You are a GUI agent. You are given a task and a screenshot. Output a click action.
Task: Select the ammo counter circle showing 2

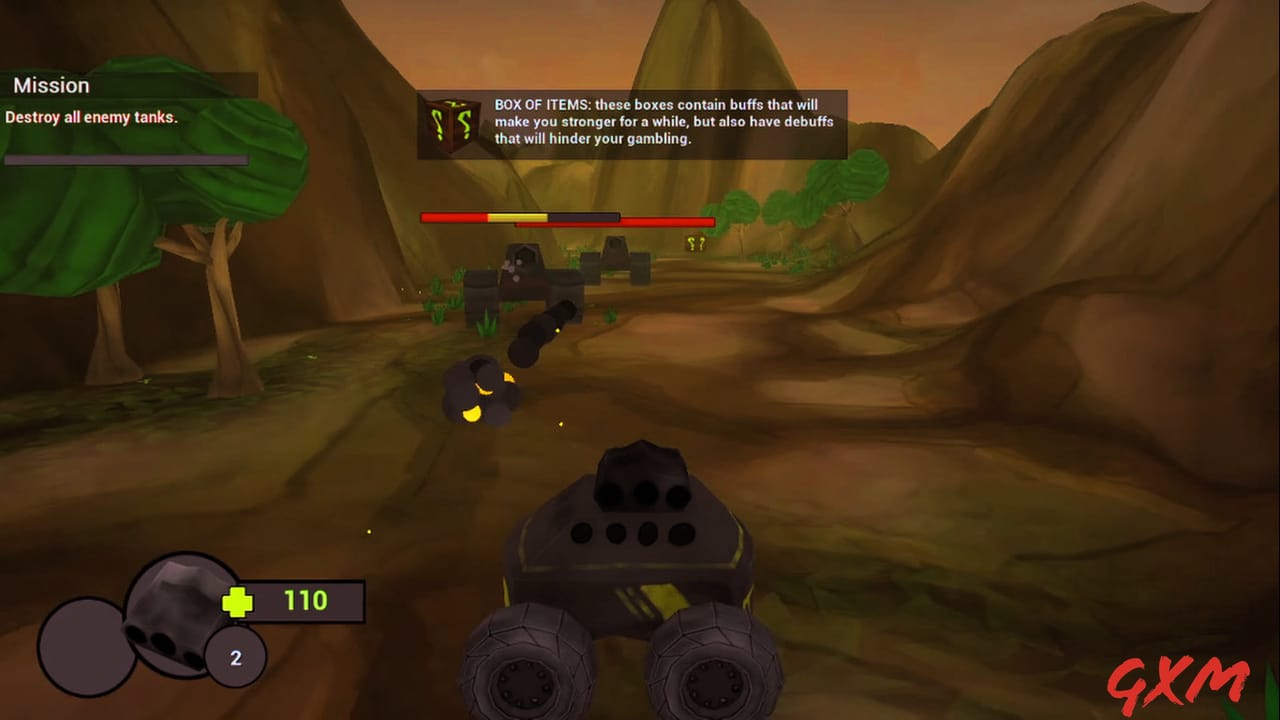[x=235, y=656]
